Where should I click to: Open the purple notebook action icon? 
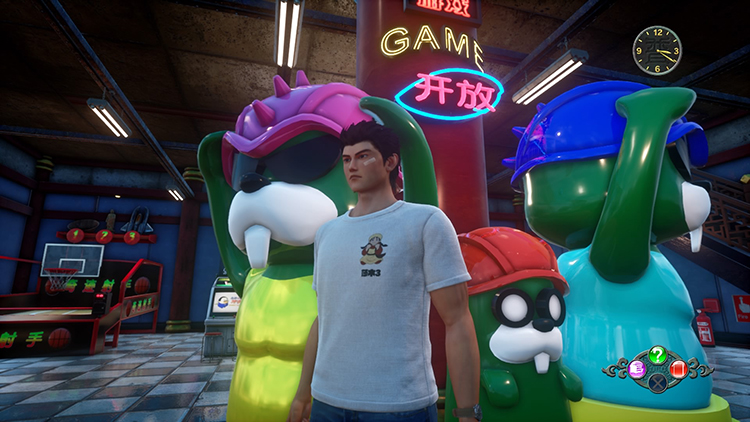click(x=636, y=369)
